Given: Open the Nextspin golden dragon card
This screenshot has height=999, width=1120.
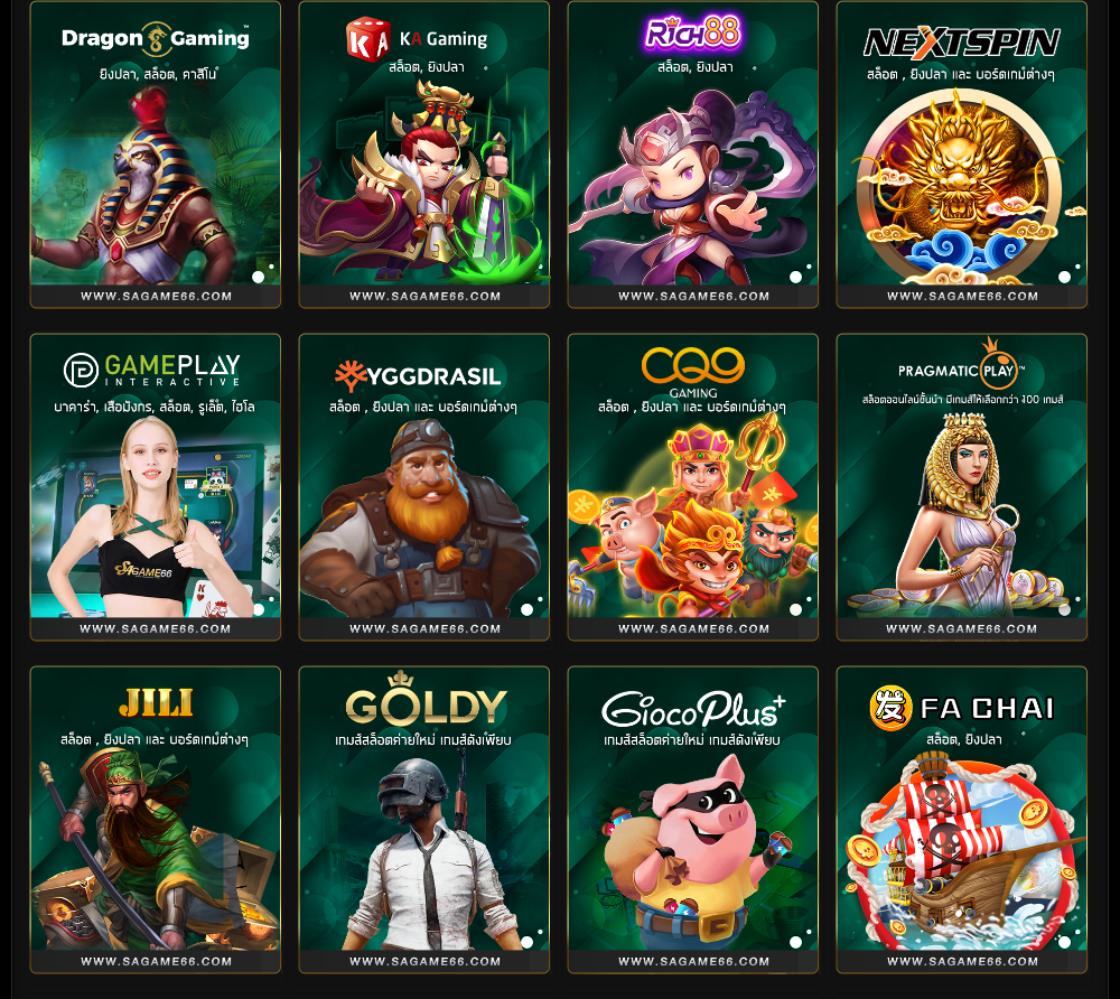Looking at the screenshot, I should (x=962, y=155).
